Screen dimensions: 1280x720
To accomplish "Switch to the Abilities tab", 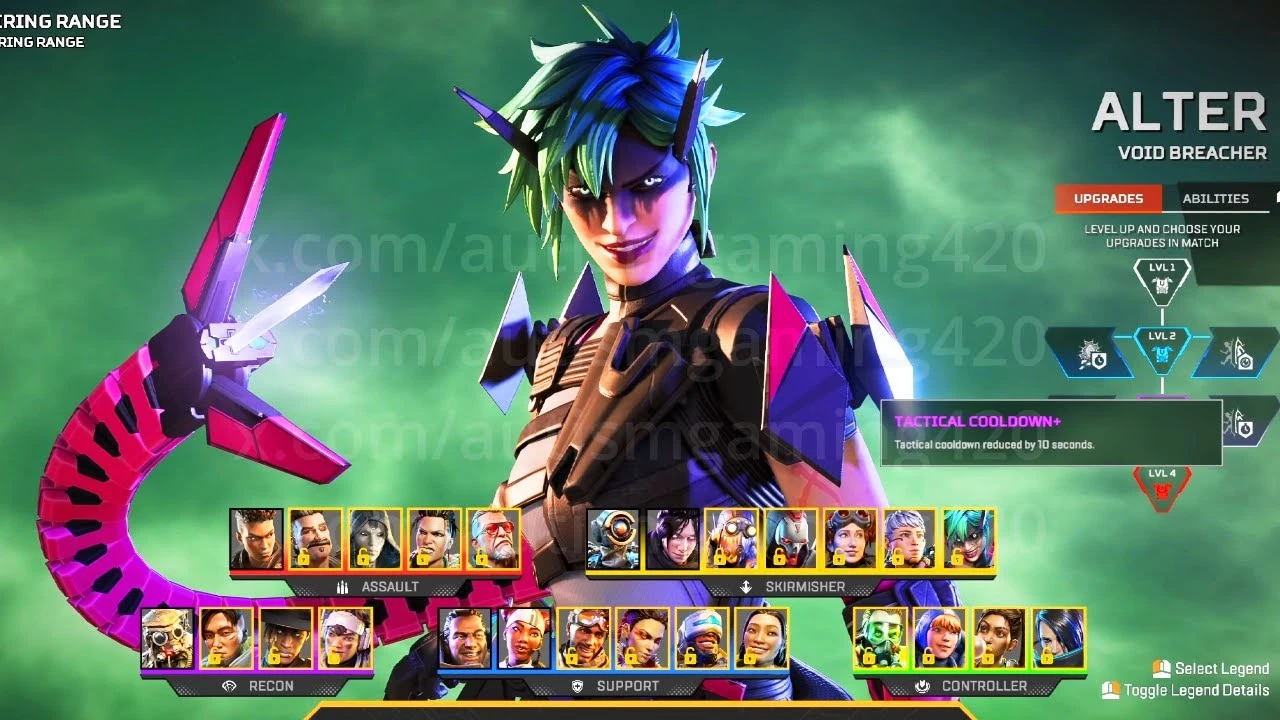I will coord(1216,198).
